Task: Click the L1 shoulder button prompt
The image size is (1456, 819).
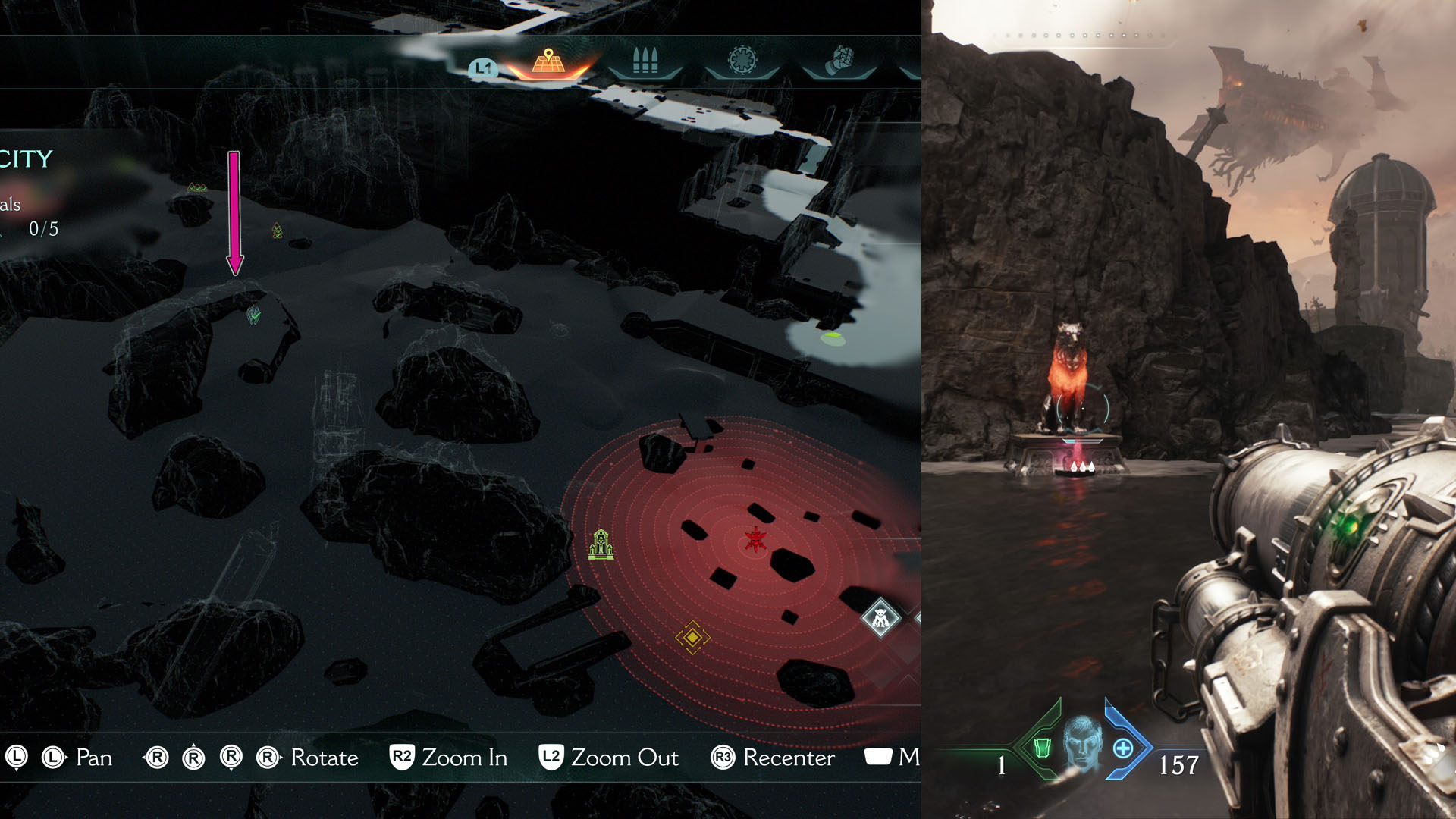Action: click(484, 68)
